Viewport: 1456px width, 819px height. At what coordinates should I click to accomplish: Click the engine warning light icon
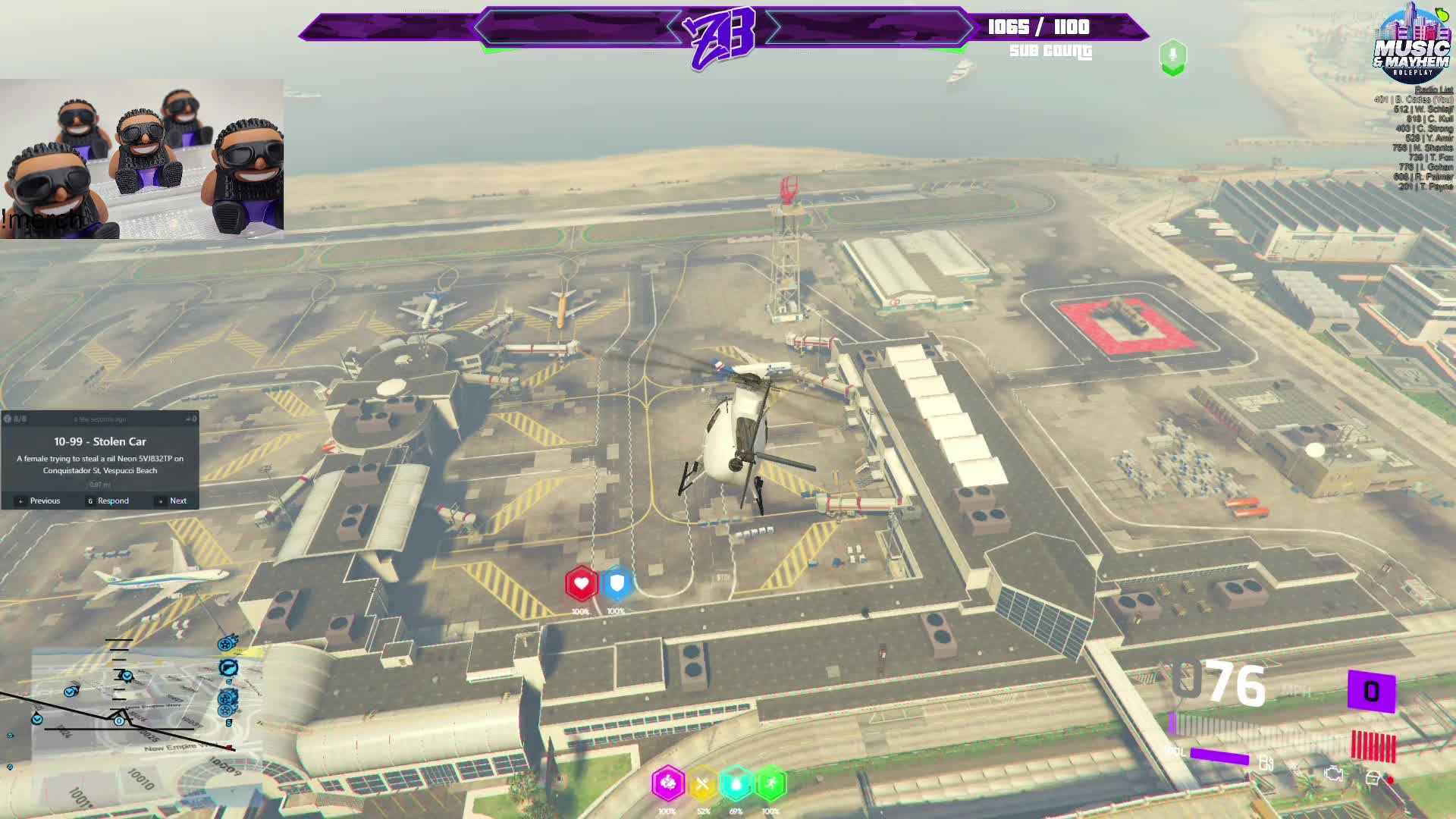tap(1333, 775)
